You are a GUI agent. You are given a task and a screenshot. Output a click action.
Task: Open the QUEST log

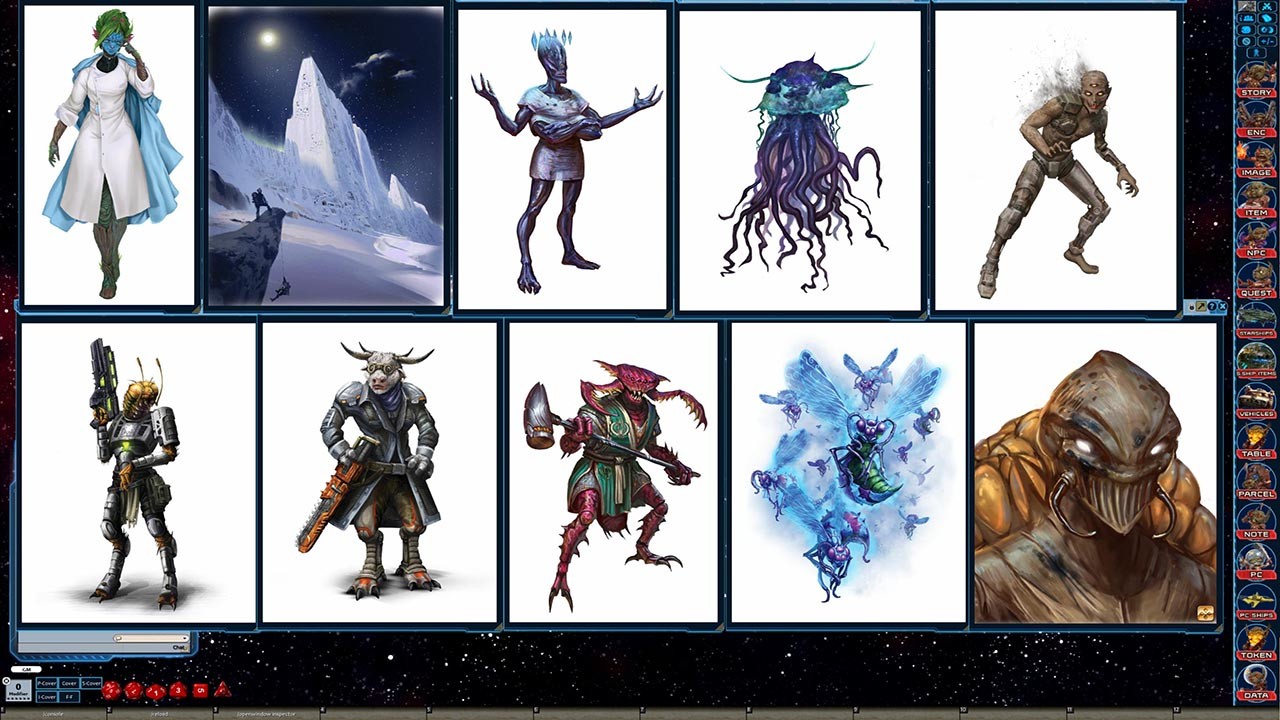click(1256, 294)
